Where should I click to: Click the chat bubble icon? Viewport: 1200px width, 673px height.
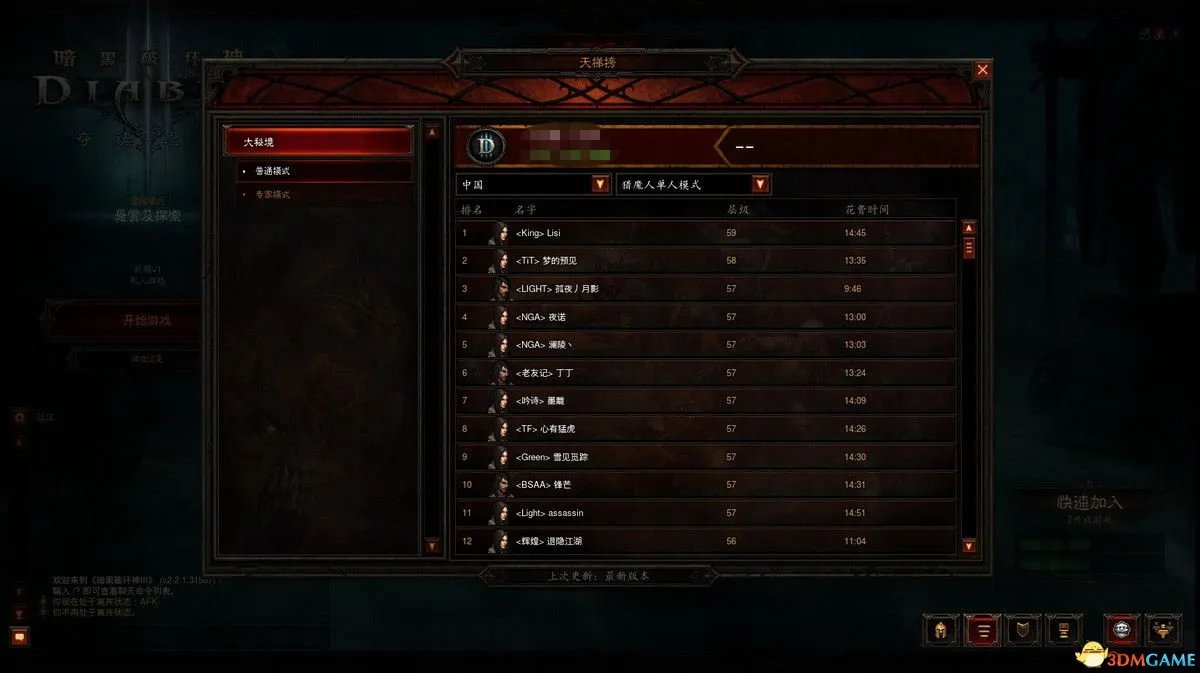click(x=19, y=635)
